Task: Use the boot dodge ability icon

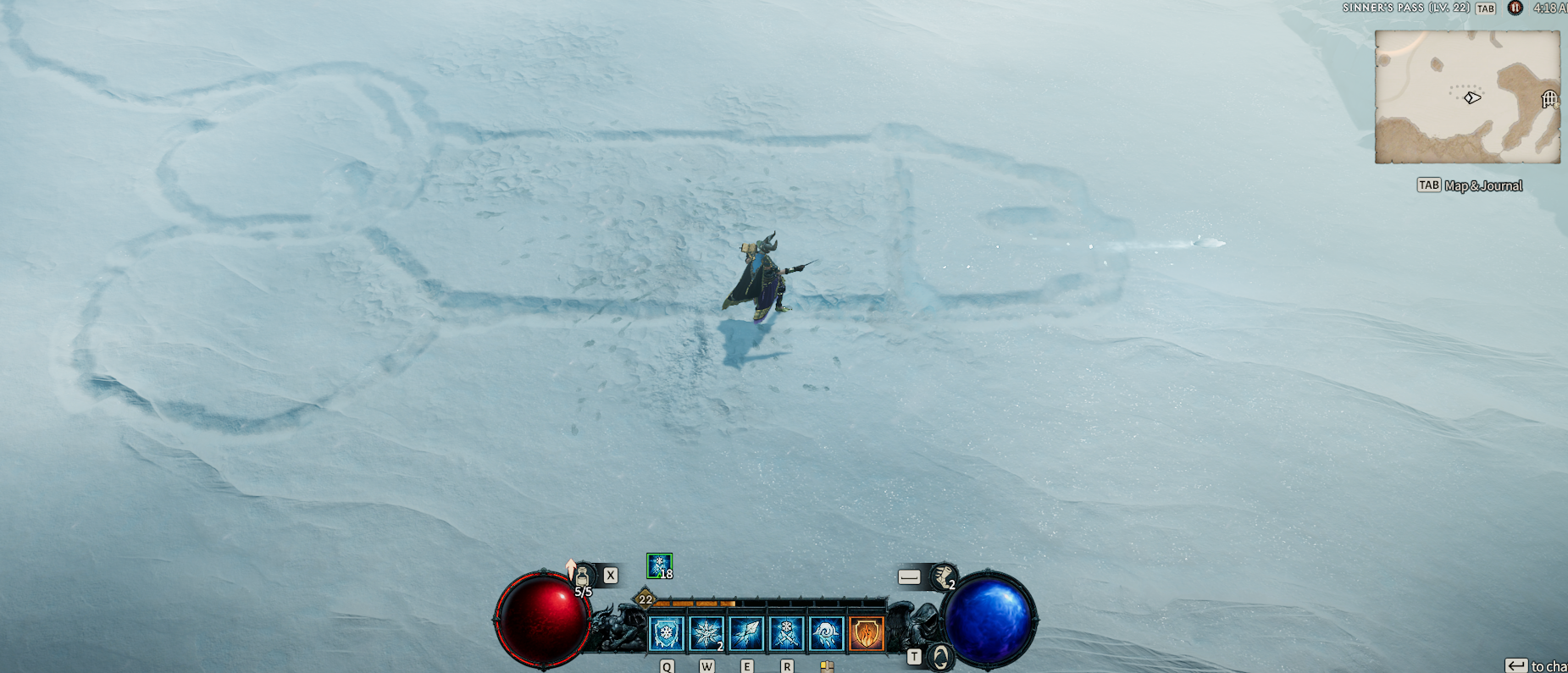Action: point(943,577)
